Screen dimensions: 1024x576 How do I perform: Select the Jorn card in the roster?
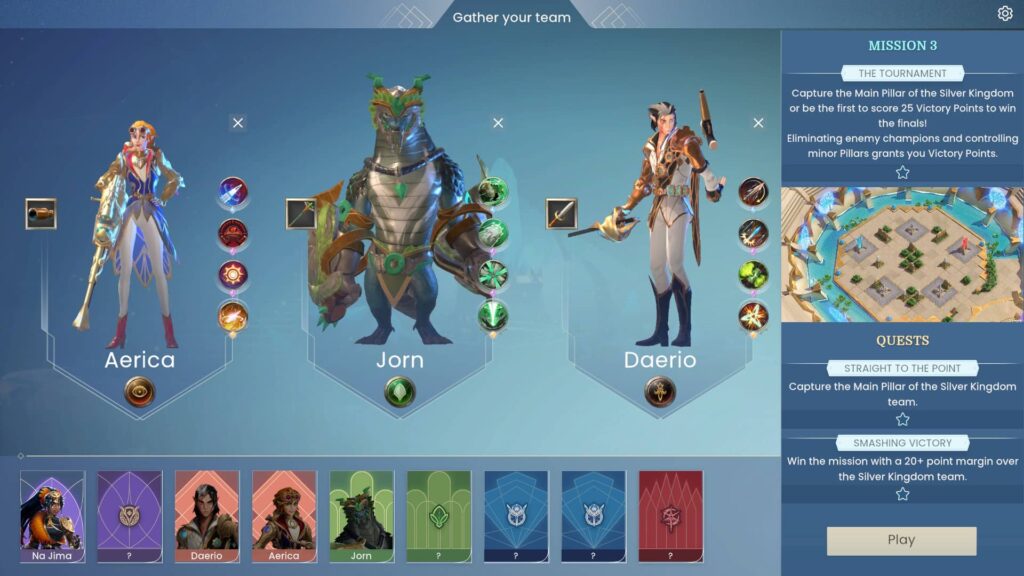click(362, 516)
